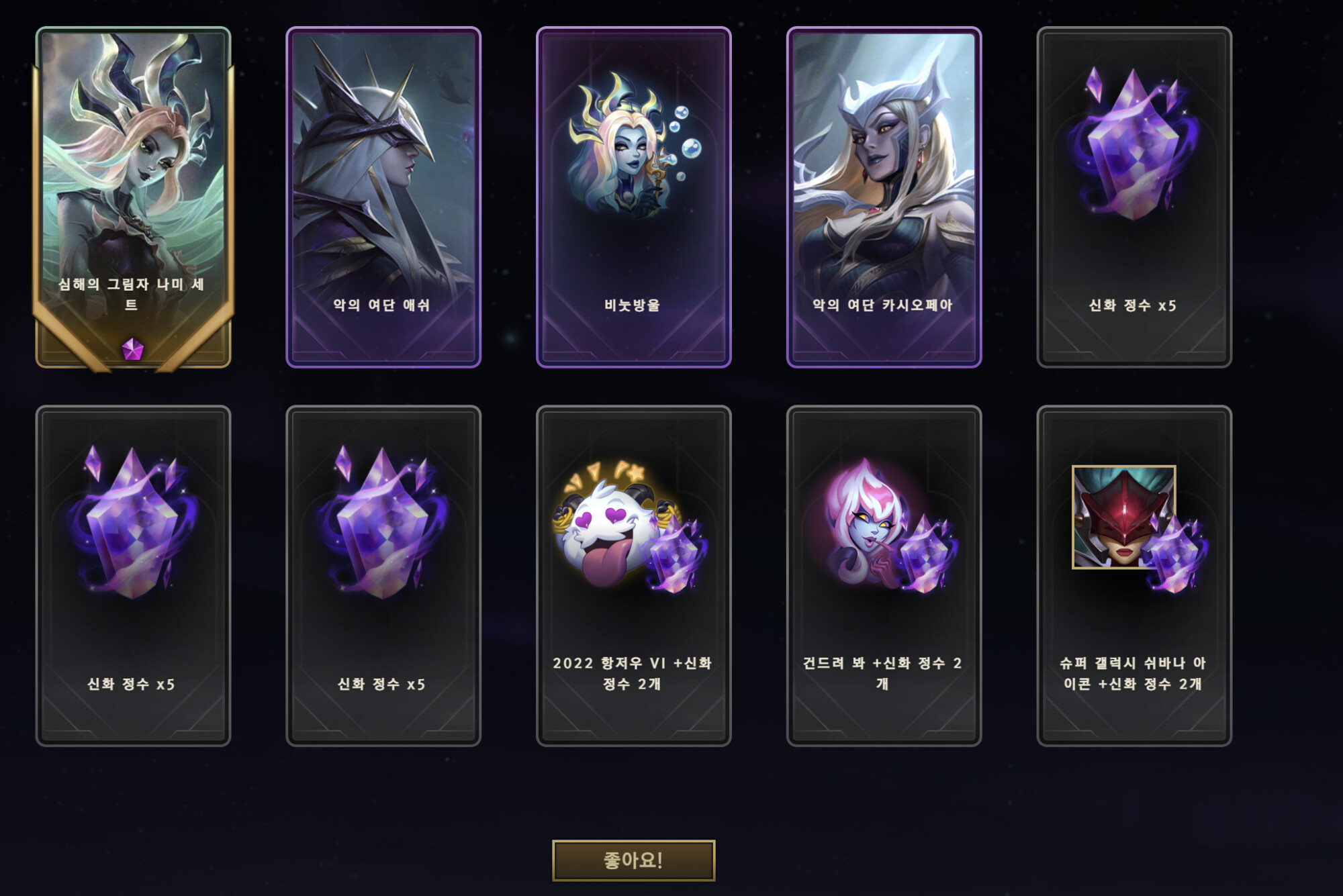1343x896 pixels.
Task: Select the 심해의 그림자 나미 세트 card
Action: pos(133,197)
